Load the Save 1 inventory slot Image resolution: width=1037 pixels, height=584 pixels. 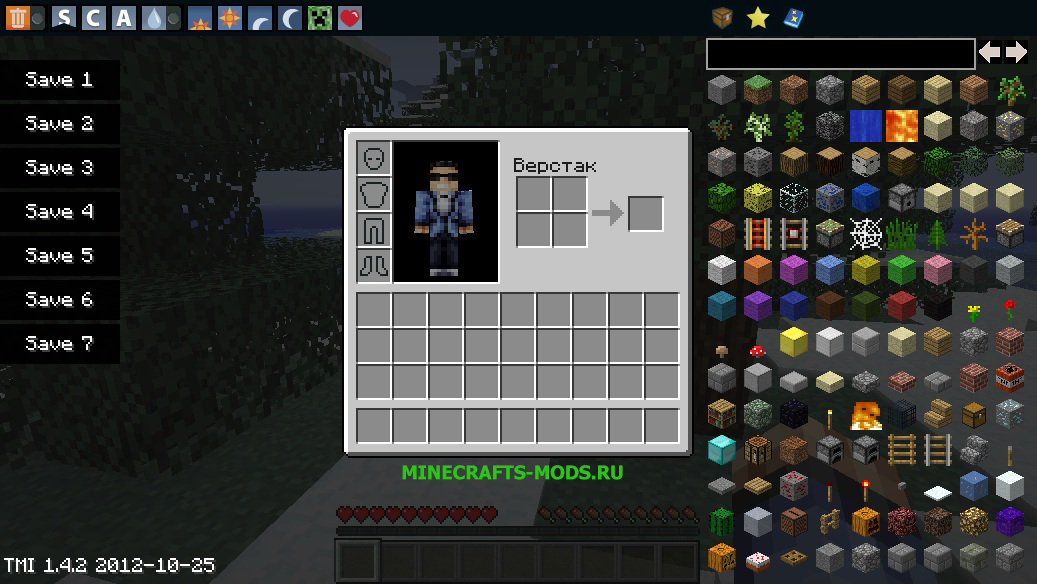point(59,80)
